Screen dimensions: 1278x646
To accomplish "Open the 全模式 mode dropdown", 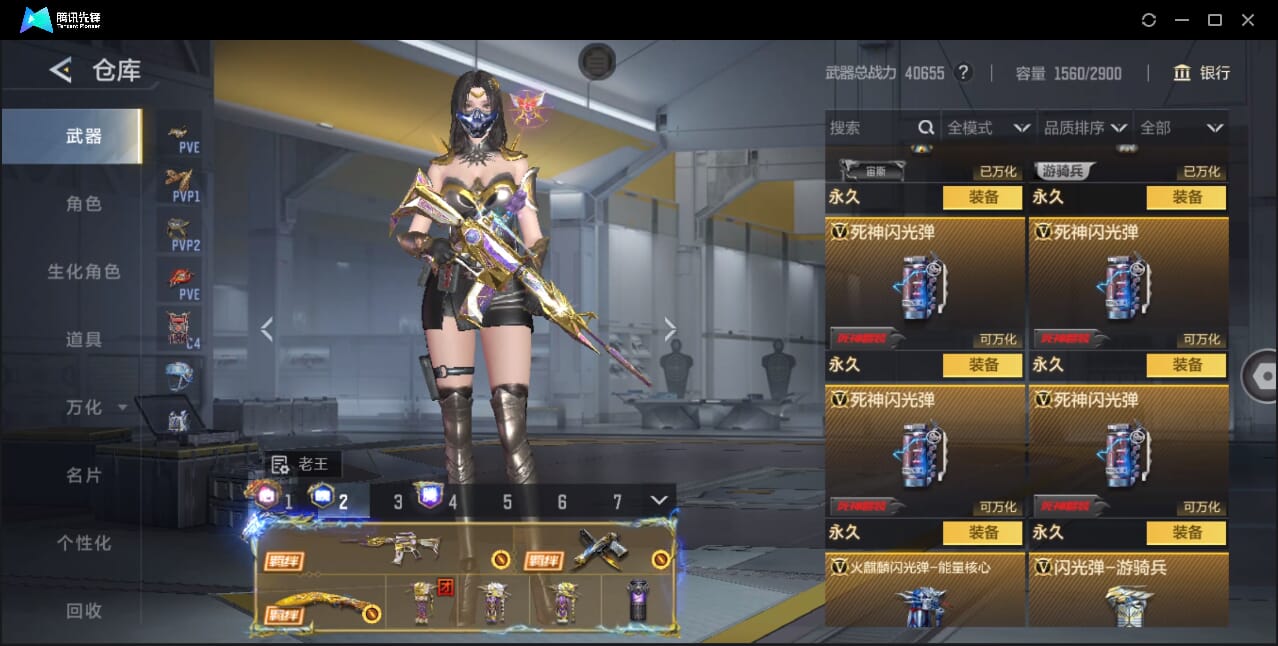I will 988,128.
